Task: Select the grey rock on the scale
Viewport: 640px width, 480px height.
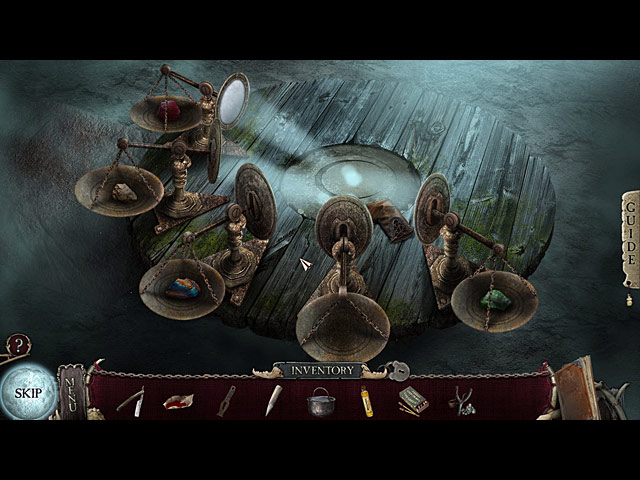Action: (x=123, y=192)
